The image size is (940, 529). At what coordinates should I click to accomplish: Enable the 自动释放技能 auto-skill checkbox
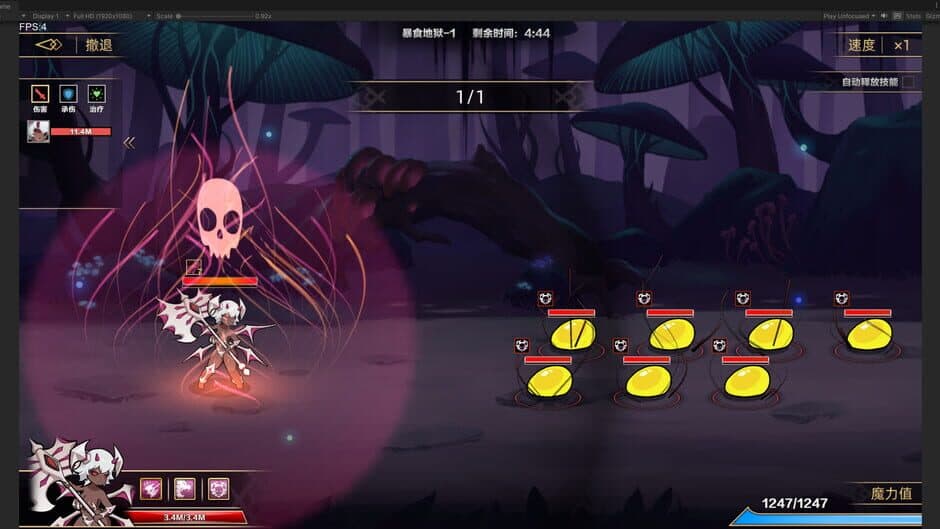907,82
